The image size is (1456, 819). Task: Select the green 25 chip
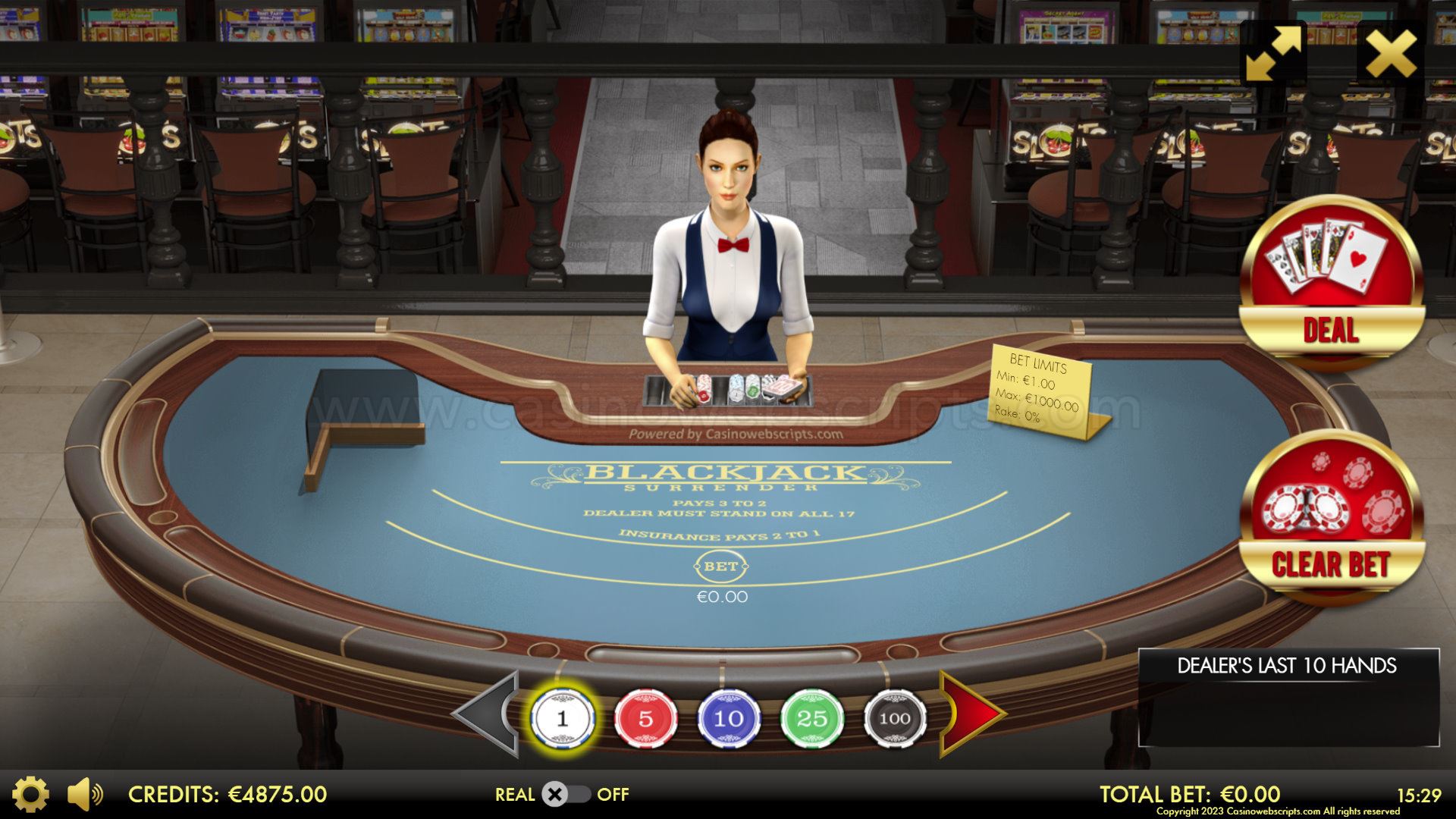(811, 718)
